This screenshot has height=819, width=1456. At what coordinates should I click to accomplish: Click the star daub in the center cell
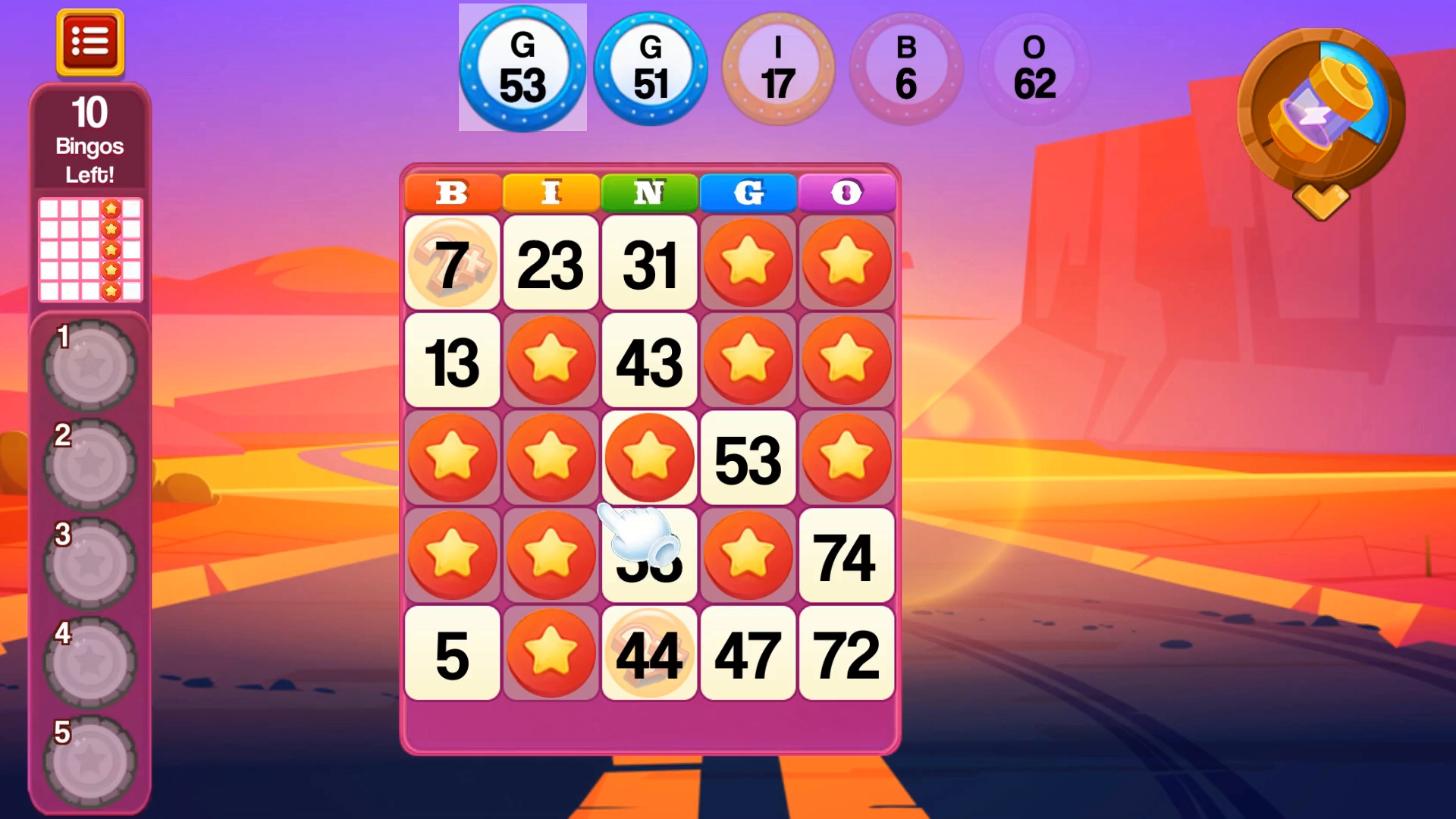649,457
